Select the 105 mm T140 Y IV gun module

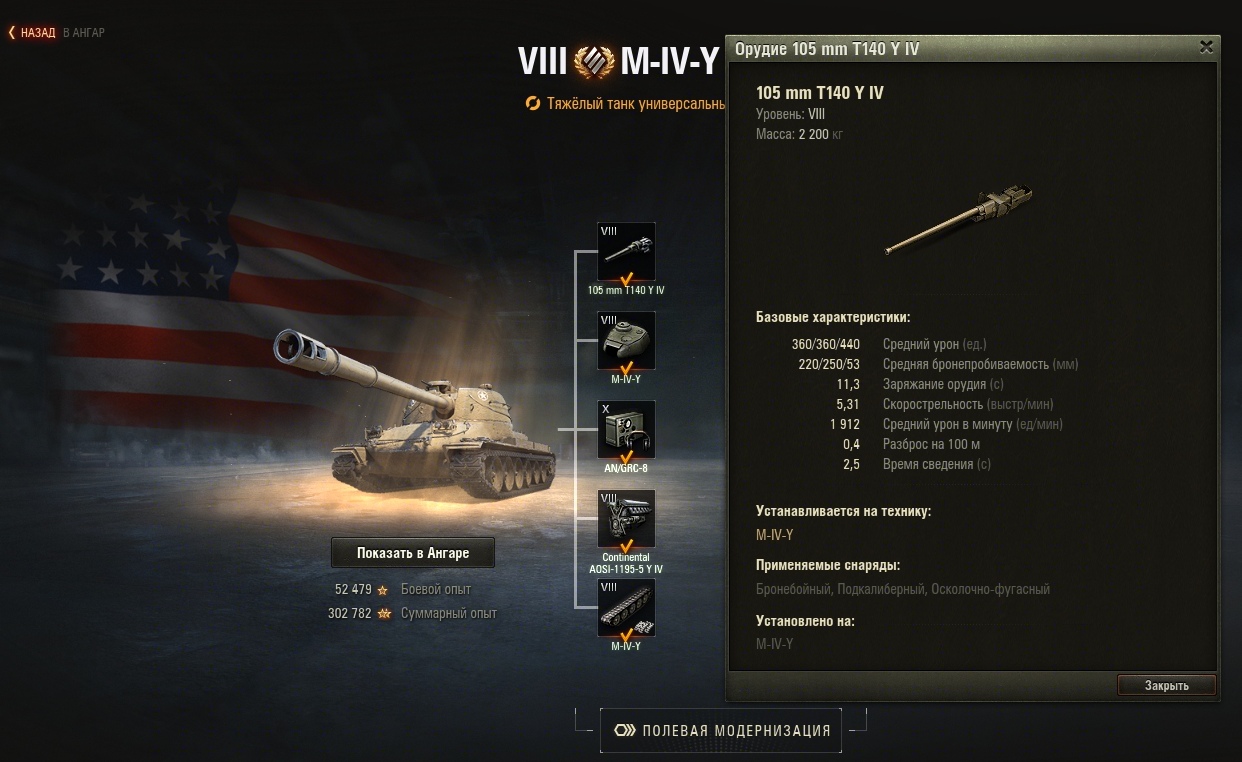[626, 252]
